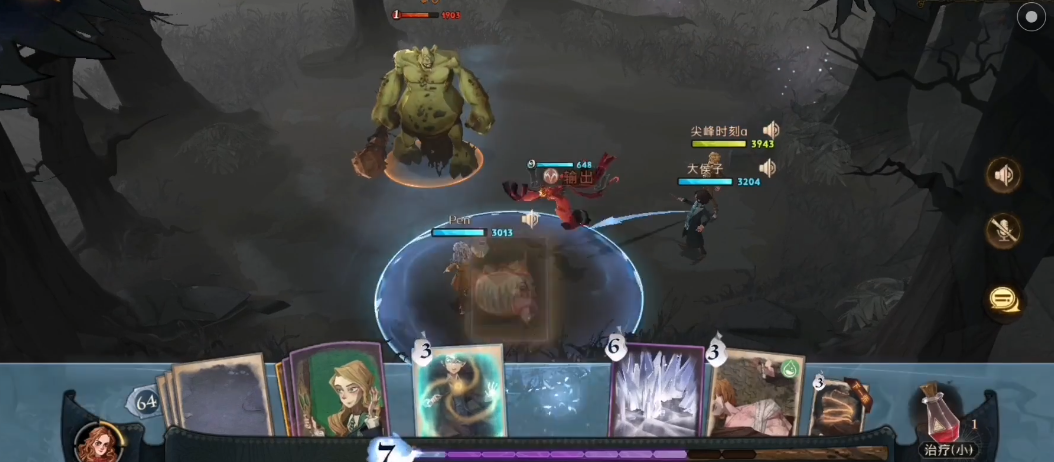Screen dimensions: 1054x462
Task: Mute teammate 大堡子's speaker icon
Action: 766,167
